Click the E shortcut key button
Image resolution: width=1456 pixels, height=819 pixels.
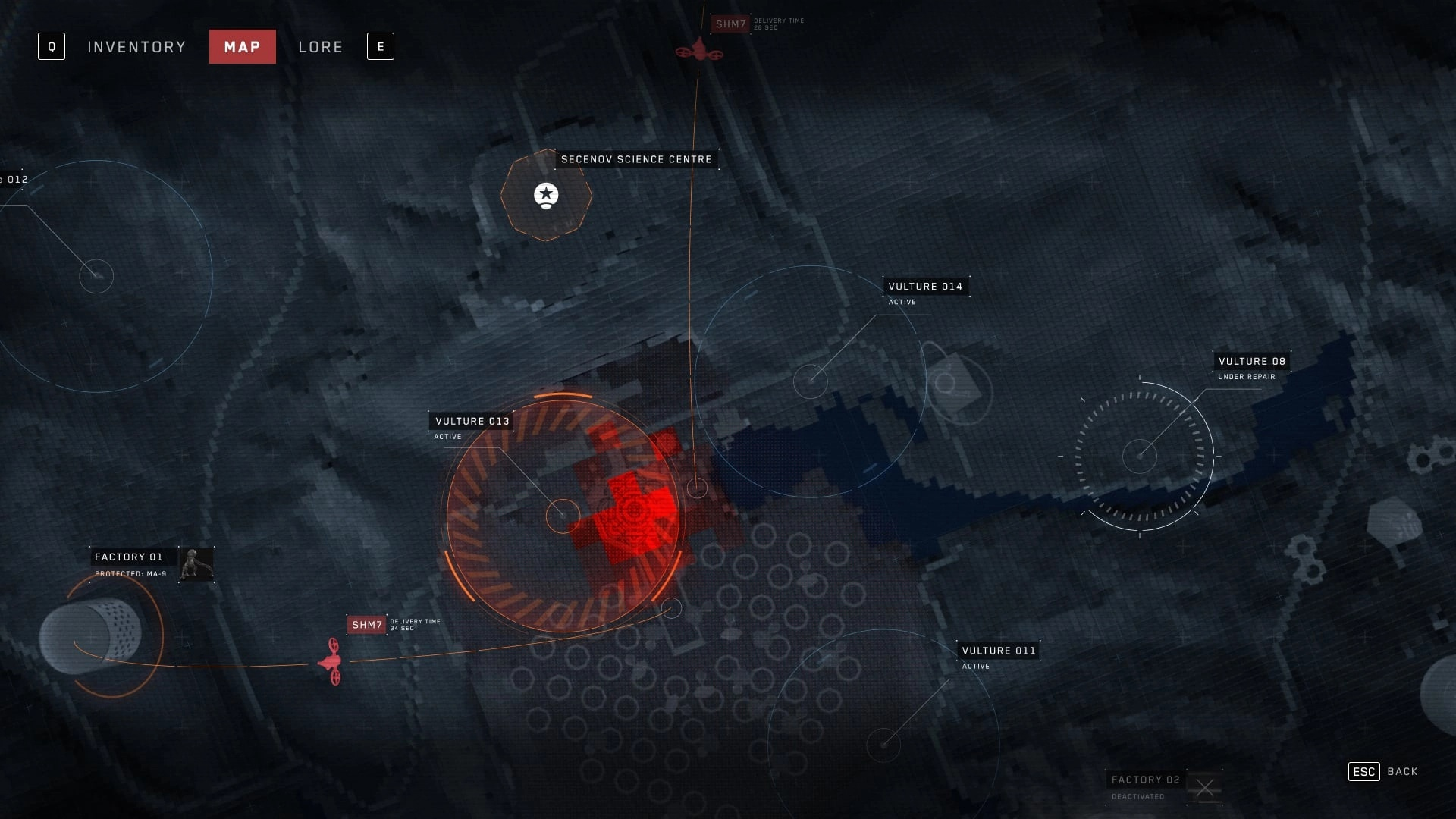tap(380, 46)
